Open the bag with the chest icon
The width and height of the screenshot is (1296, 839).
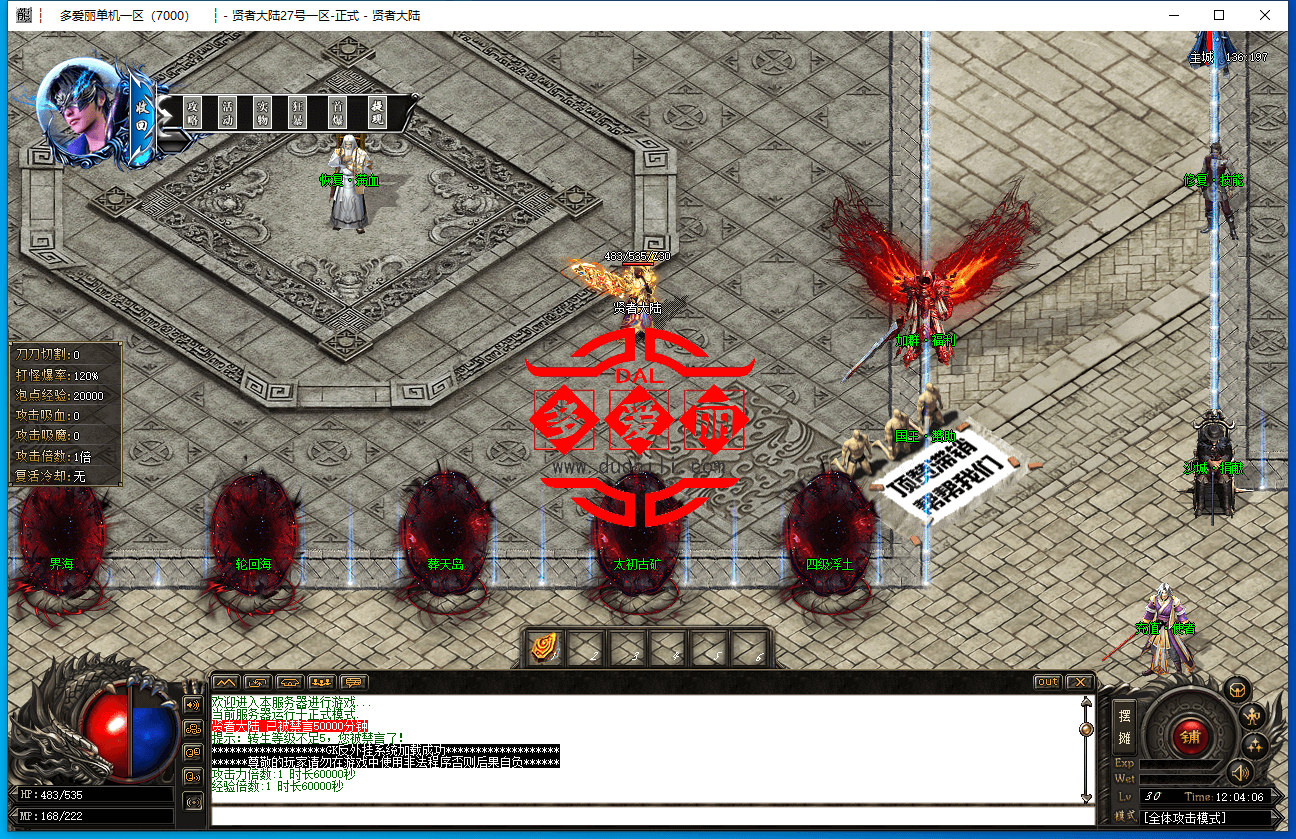point(1238,690)
